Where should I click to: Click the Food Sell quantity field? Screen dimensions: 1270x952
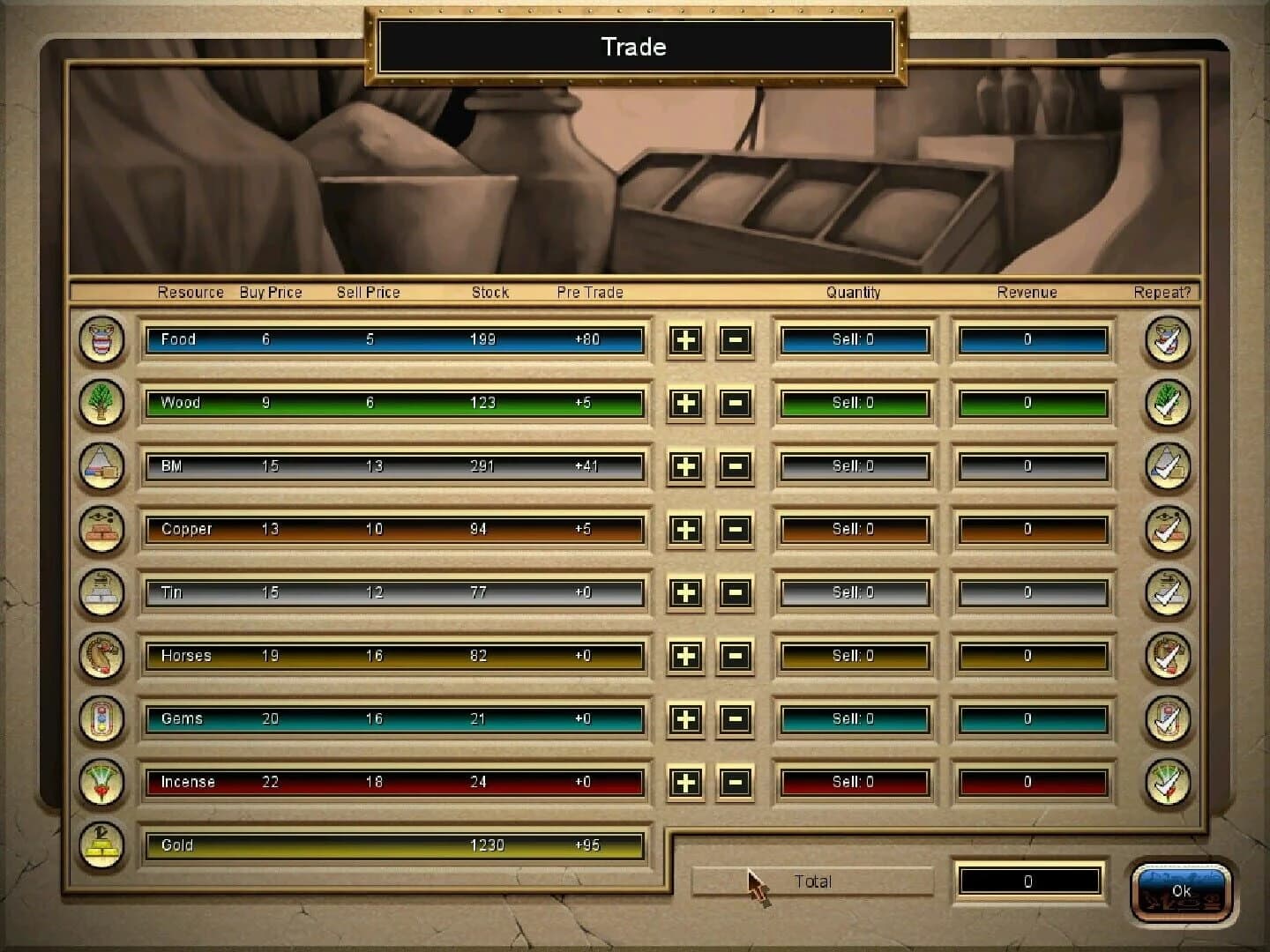coord(854,340)
